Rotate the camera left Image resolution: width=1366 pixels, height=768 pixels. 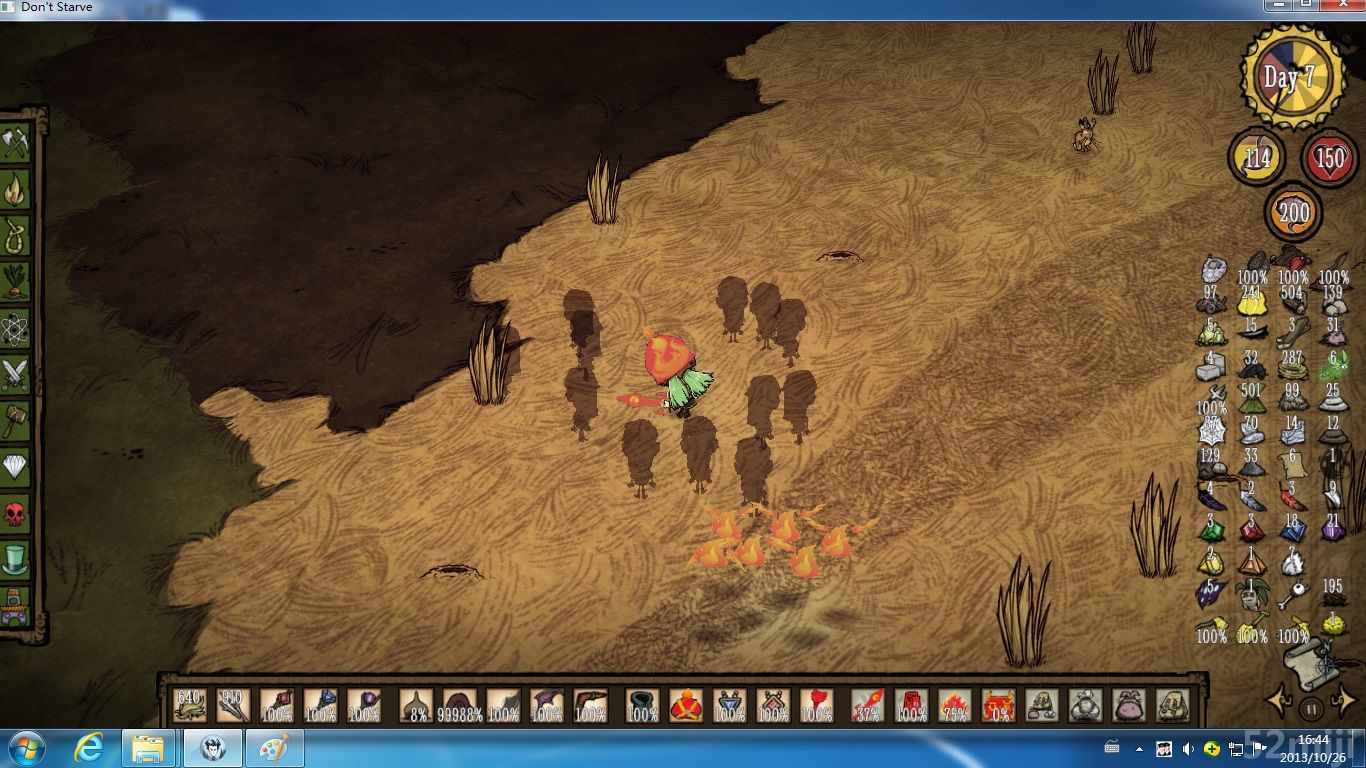[1278, 701]
